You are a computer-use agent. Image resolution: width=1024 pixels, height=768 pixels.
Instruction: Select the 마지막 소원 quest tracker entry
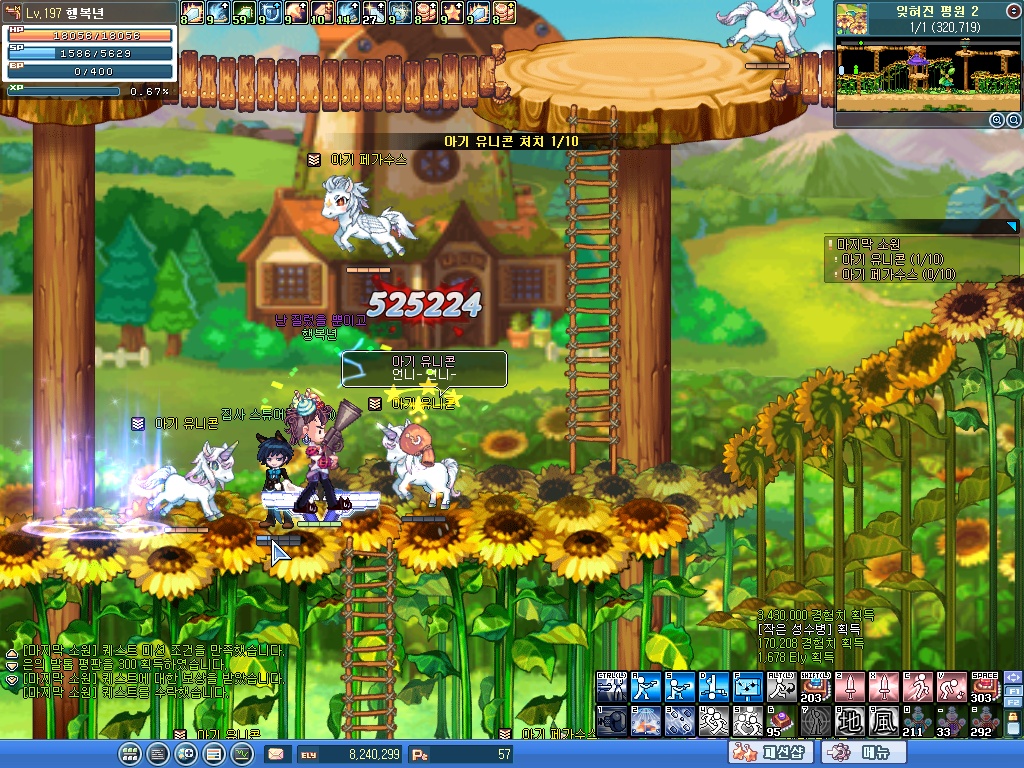870,244
